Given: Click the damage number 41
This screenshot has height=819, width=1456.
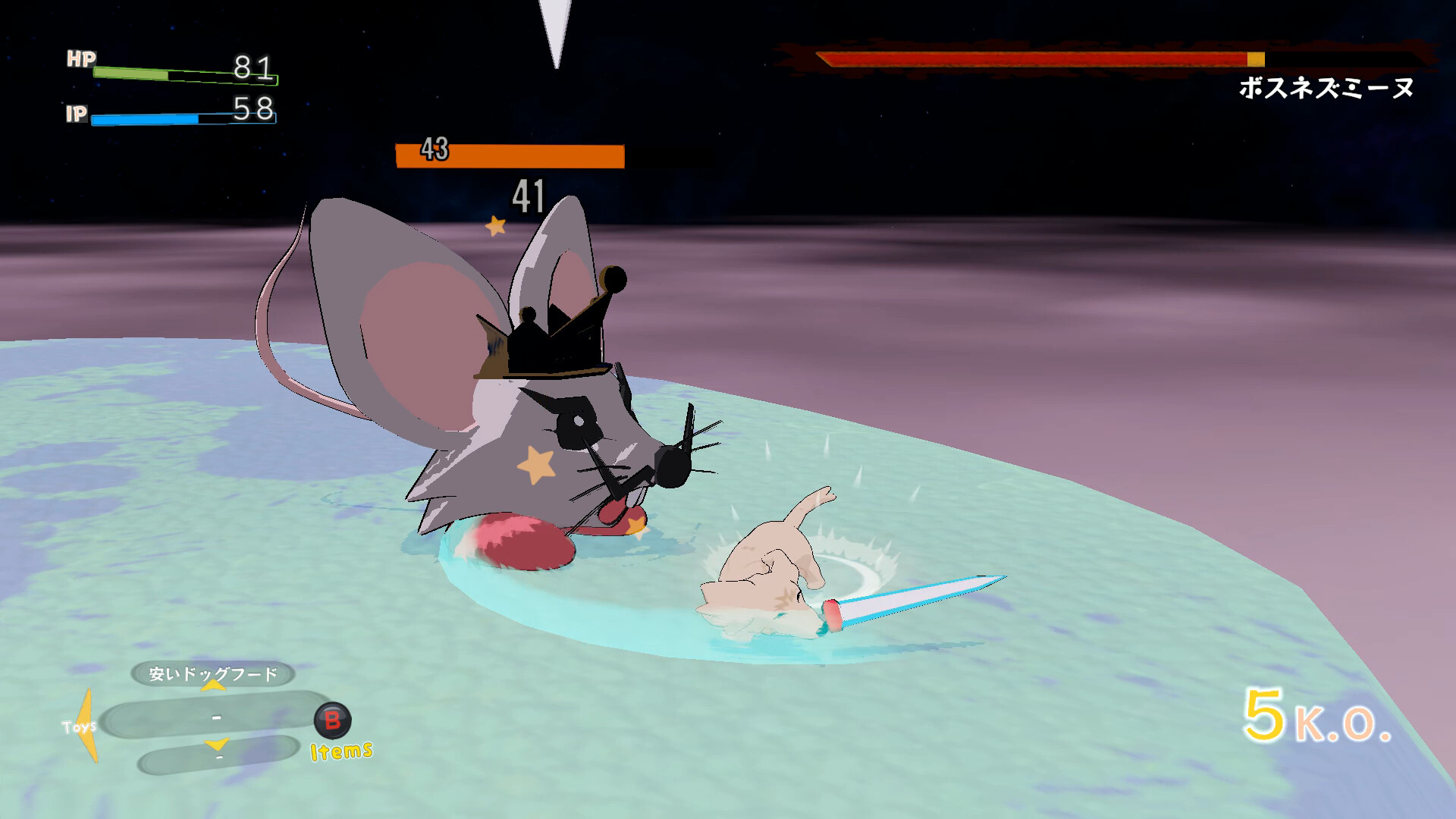Looking at the screenshot, I should 529,197.
